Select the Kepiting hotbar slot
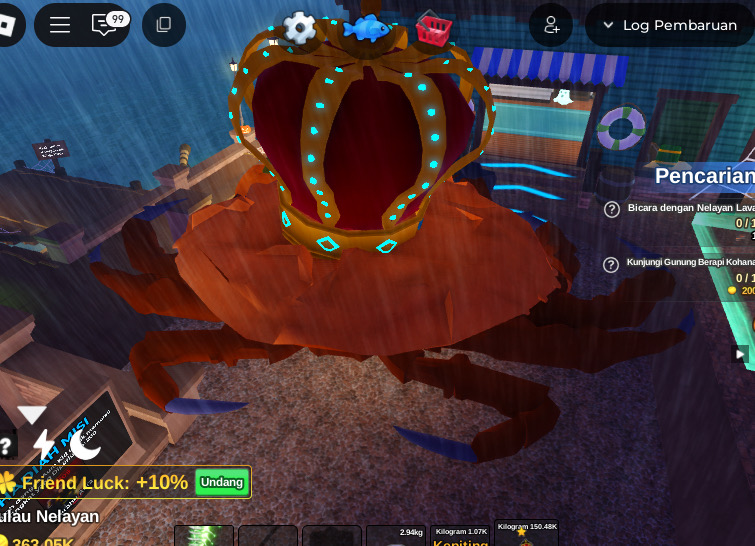This screenshot has width=755, height=546. pyautogui.click(x=460, y=536)
